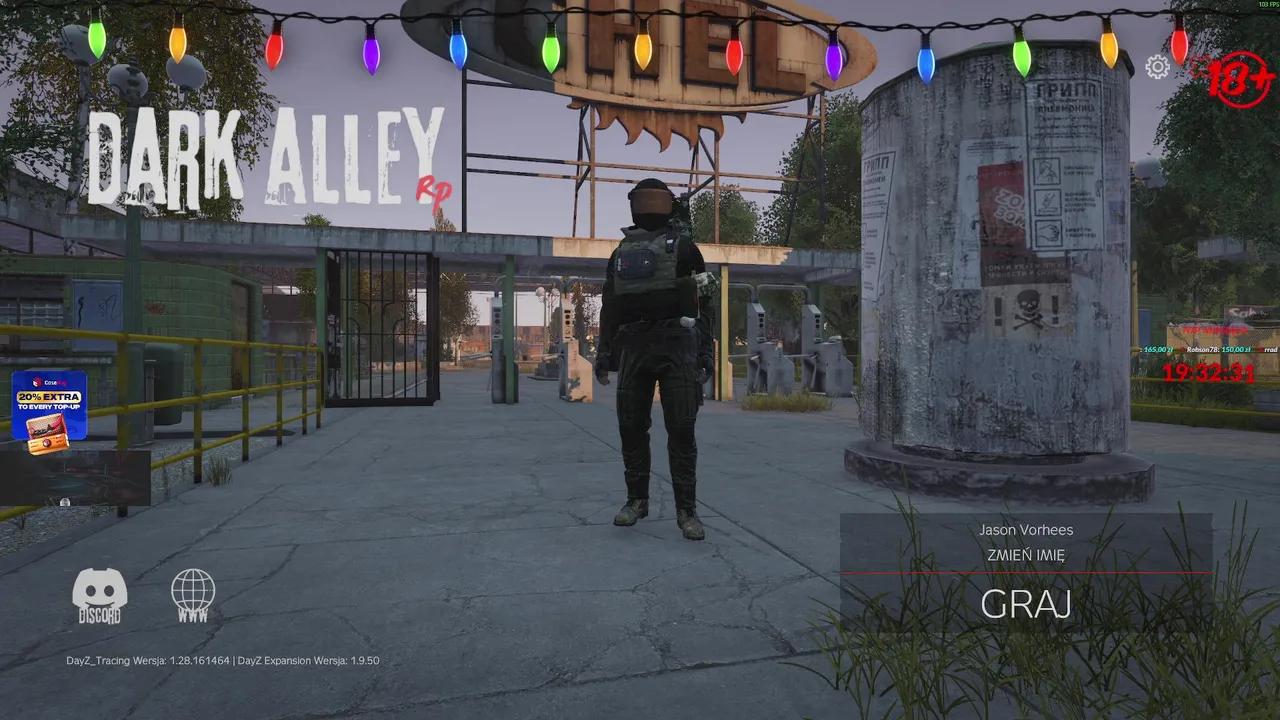Click the player name Jason Vorhees
1280x720 pixels.
pyautogui.click(x=1026, y=529)
